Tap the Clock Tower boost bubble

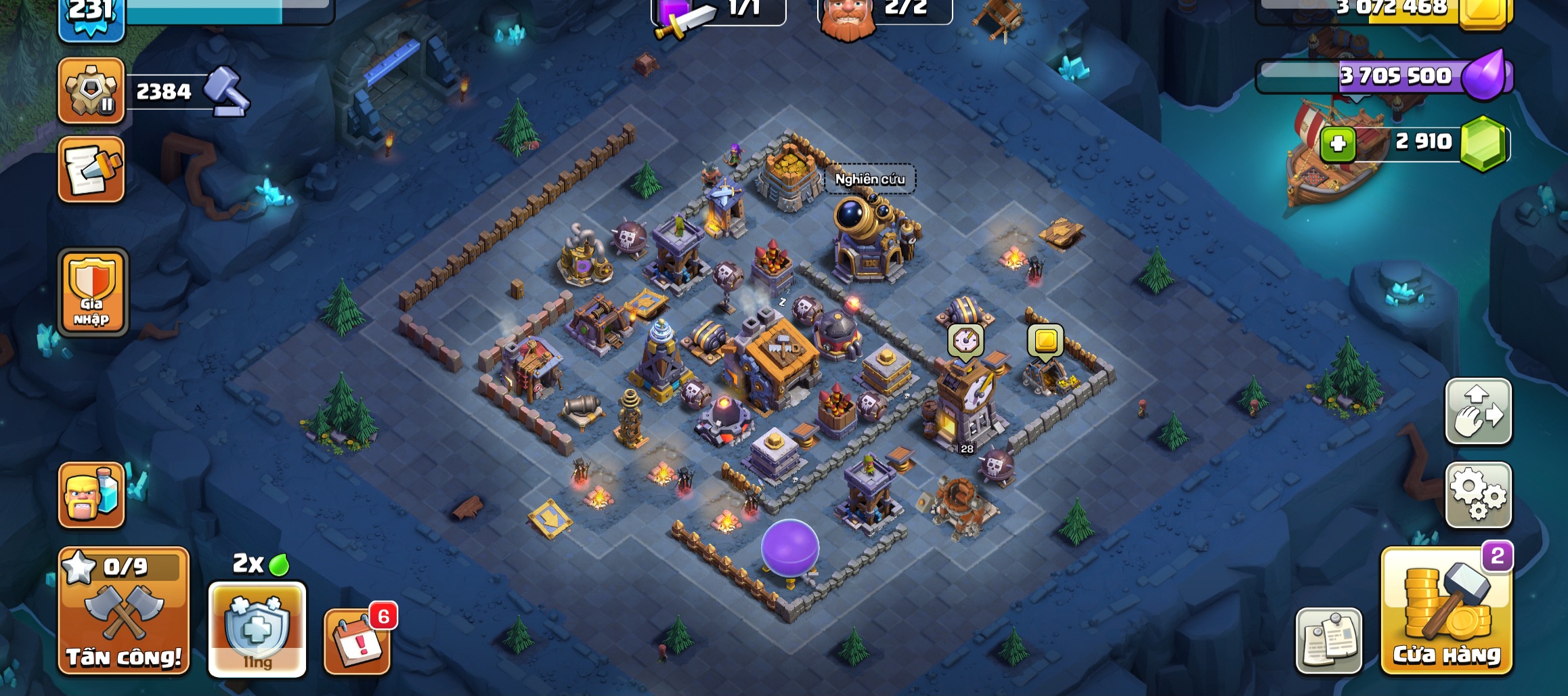(965, 340)
